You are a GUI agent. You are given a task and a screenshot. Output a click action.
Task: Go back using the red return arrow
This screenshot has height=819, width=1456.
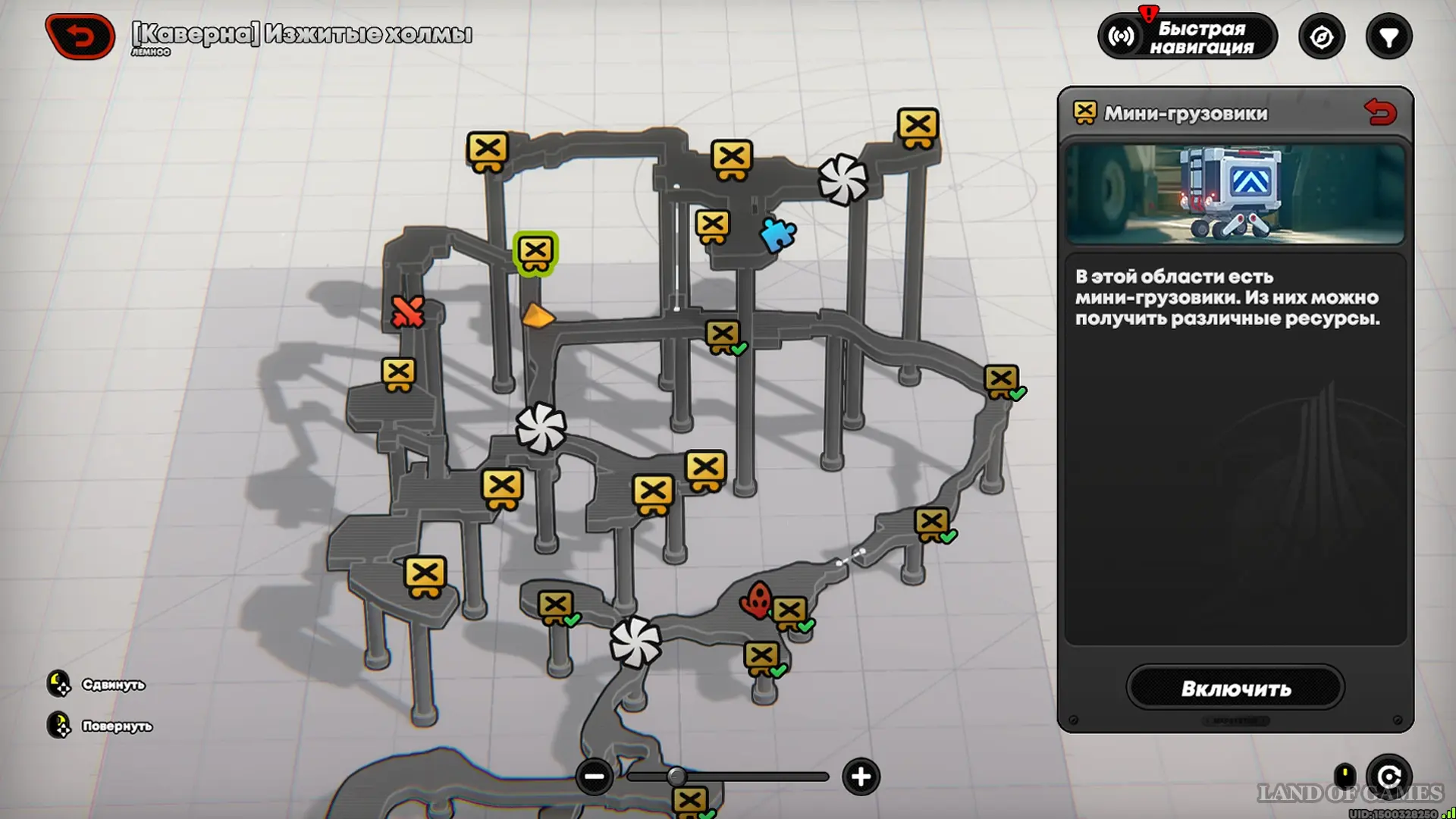80,36
